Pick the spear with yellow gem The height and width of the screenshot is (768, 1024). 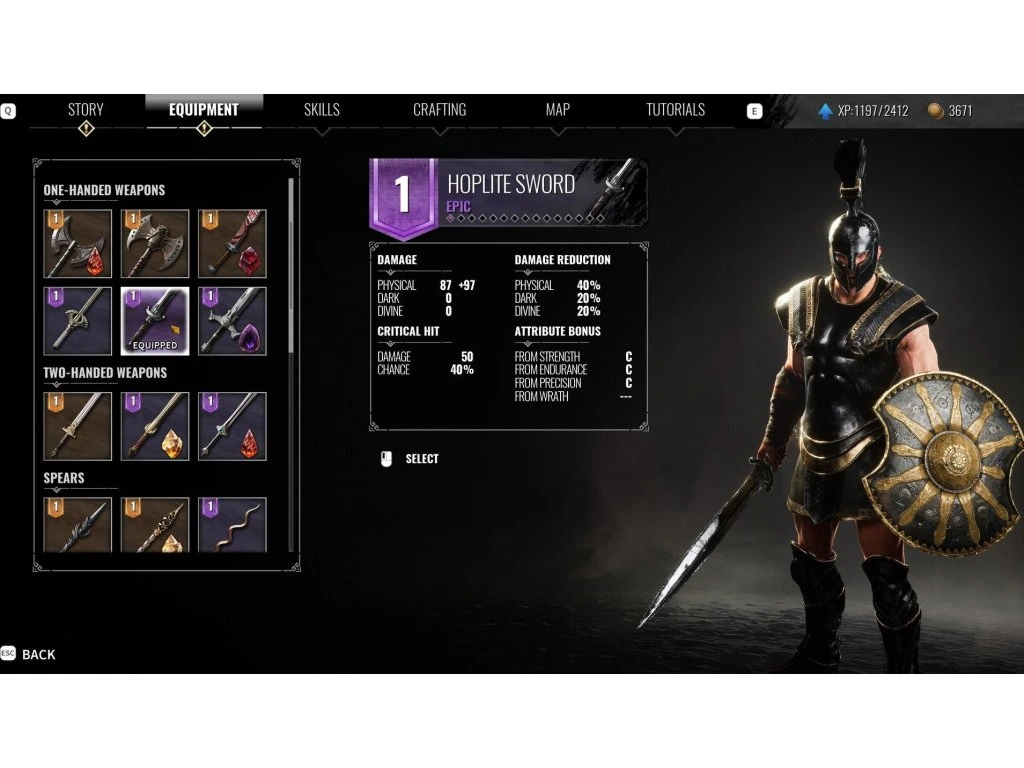(x=155, y=525)
